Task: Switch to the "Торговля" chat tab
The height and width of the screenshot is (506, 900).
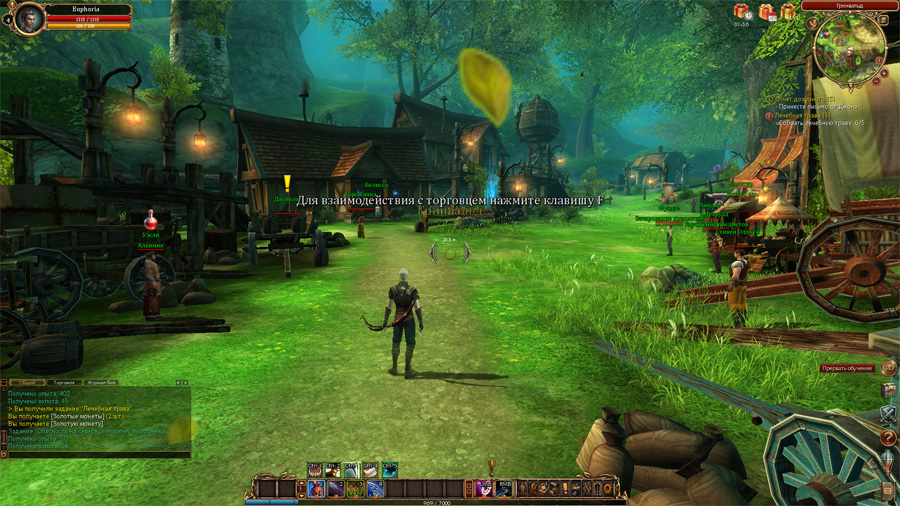Action: (x=63, y=383)
